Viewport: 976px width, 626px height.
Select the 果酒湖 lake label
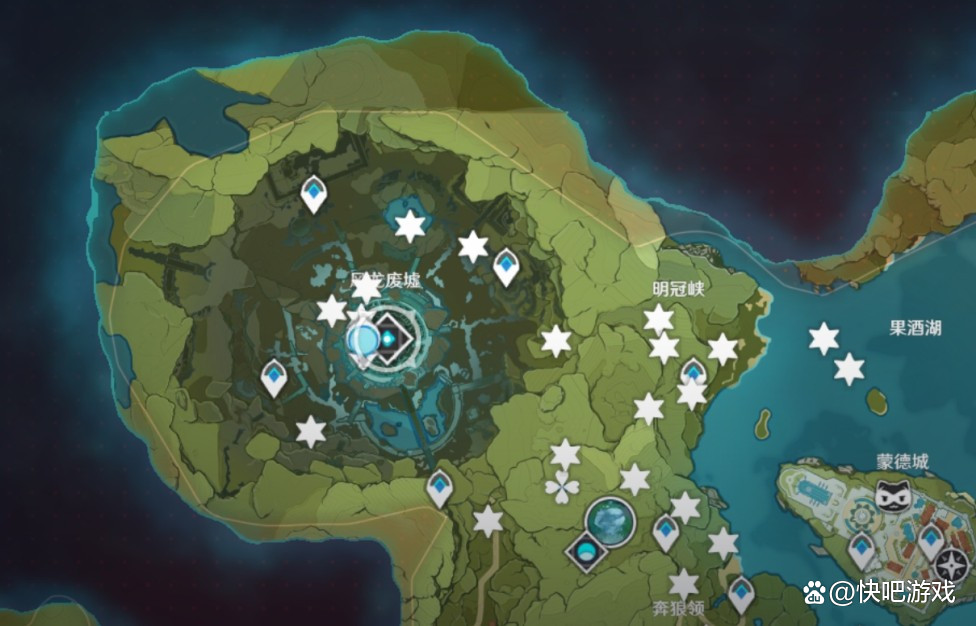point(915,327)
